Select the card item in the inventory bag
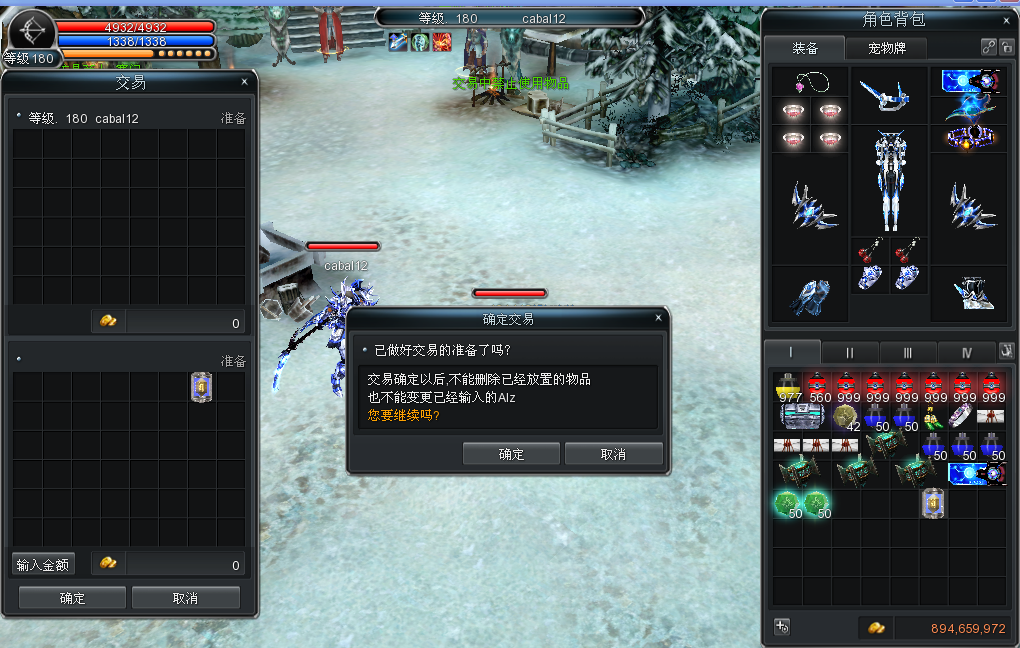 [x=933, y=502]
